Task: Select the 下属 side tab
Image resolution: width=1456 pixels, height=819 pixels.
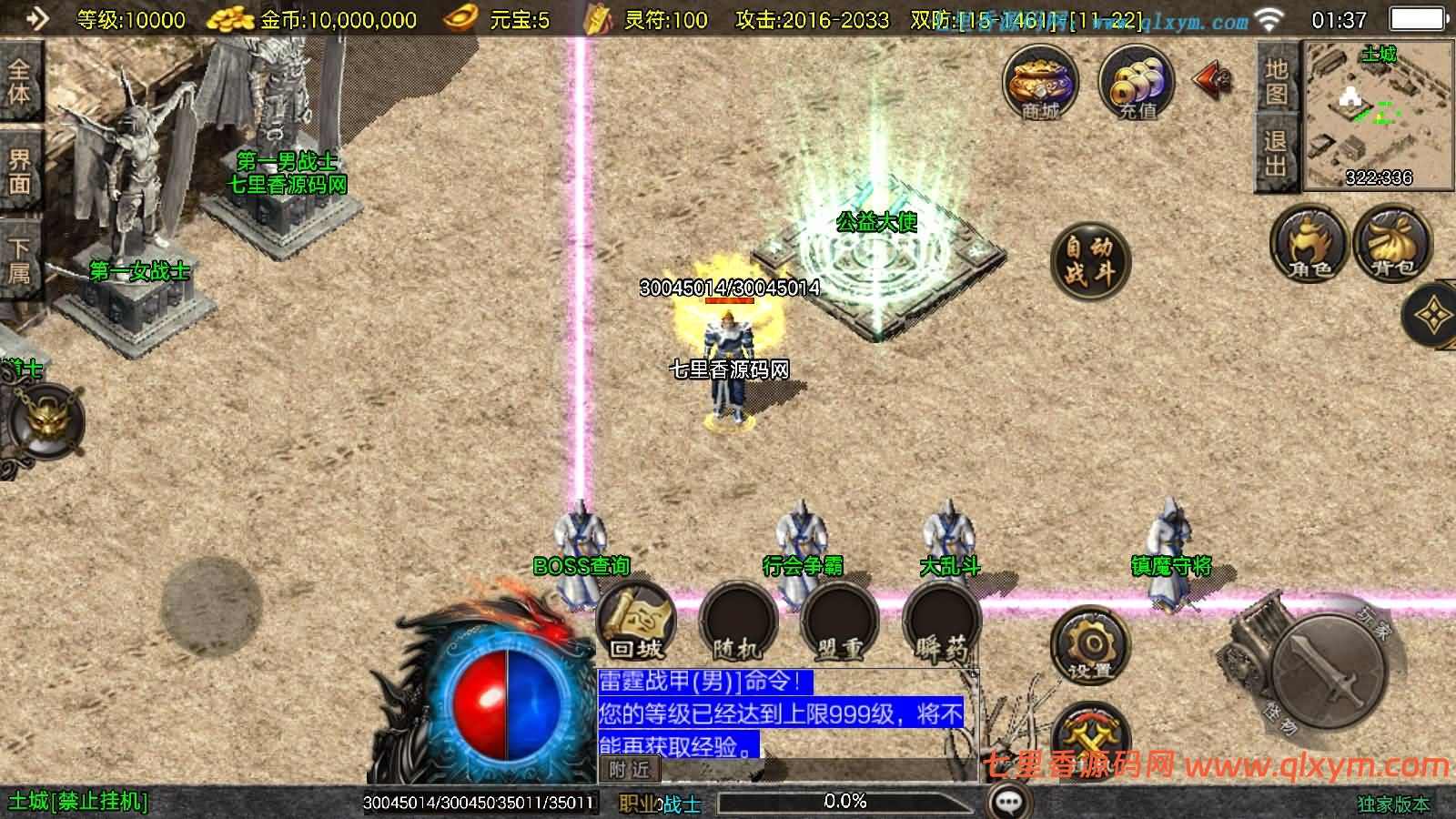Action: coord(20,260)
